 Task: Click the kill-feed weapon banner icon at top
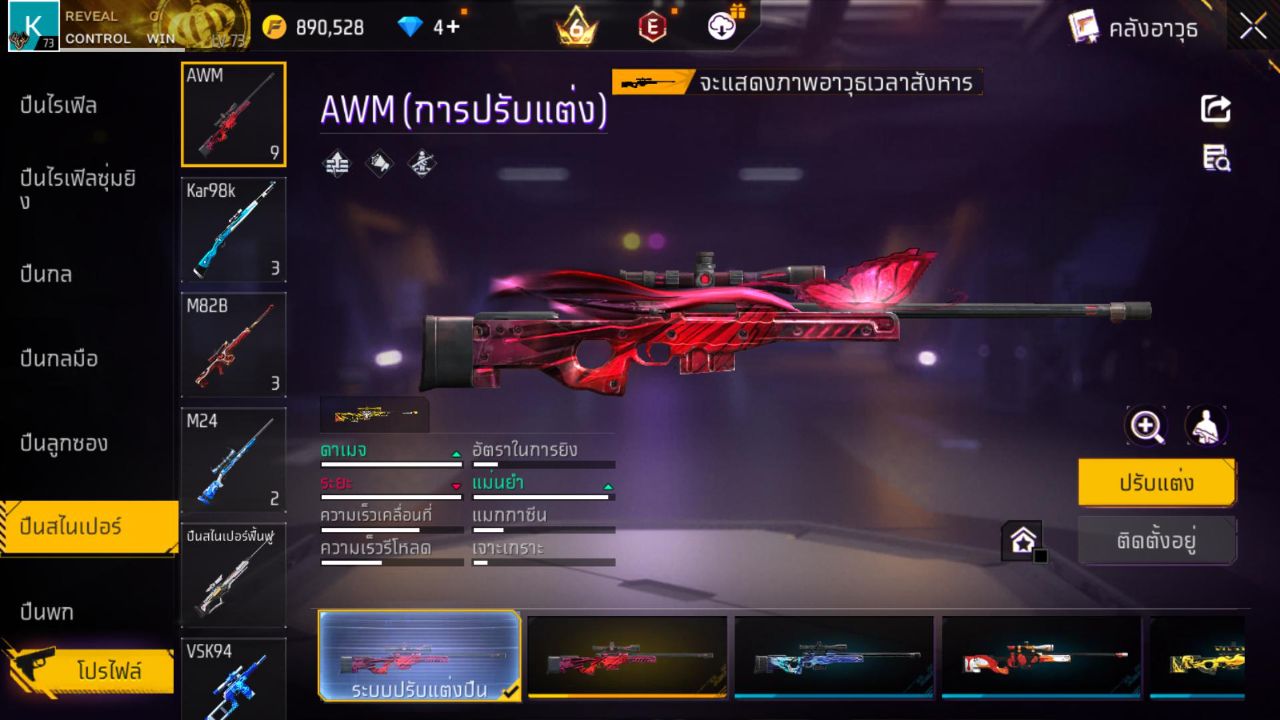click(649, 83)
